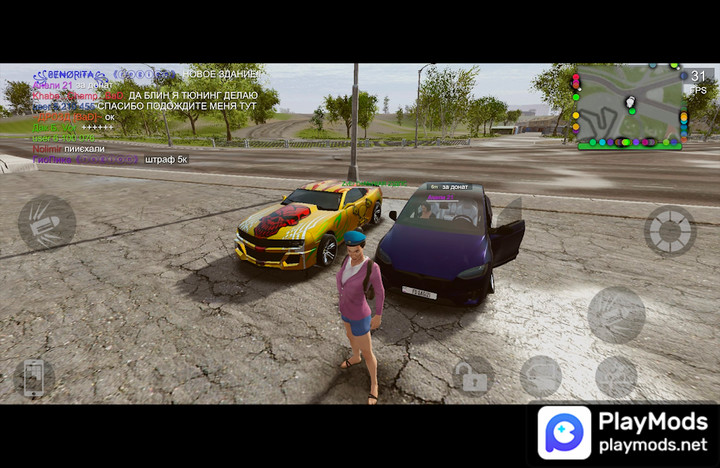Screen dimensions: 720x468
Task: Tap the bullet fire button
Action: pos(47,222)
